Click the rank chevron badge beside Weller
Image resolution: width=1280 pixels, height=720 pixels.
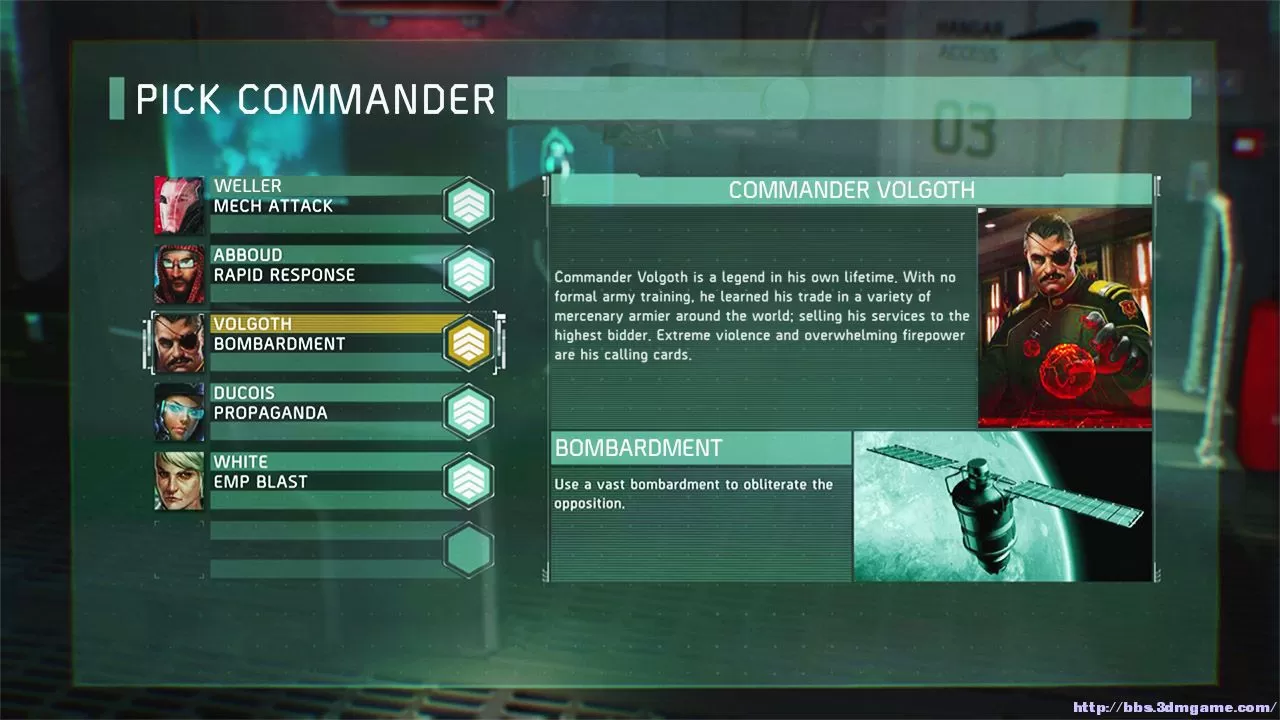[x=468, y=205]
